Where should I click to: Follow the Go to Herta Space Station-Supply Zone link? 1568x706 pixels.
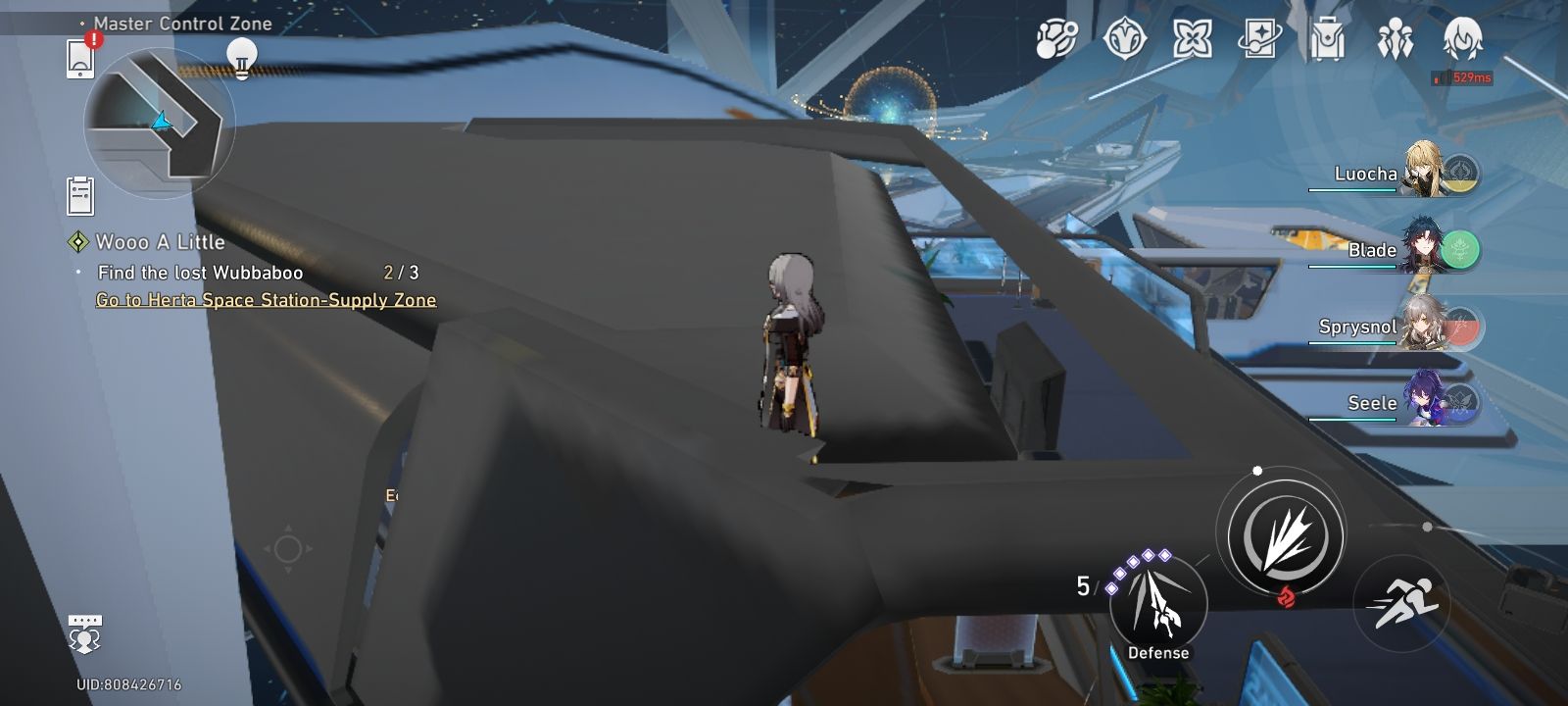click(x=265, y=301)
